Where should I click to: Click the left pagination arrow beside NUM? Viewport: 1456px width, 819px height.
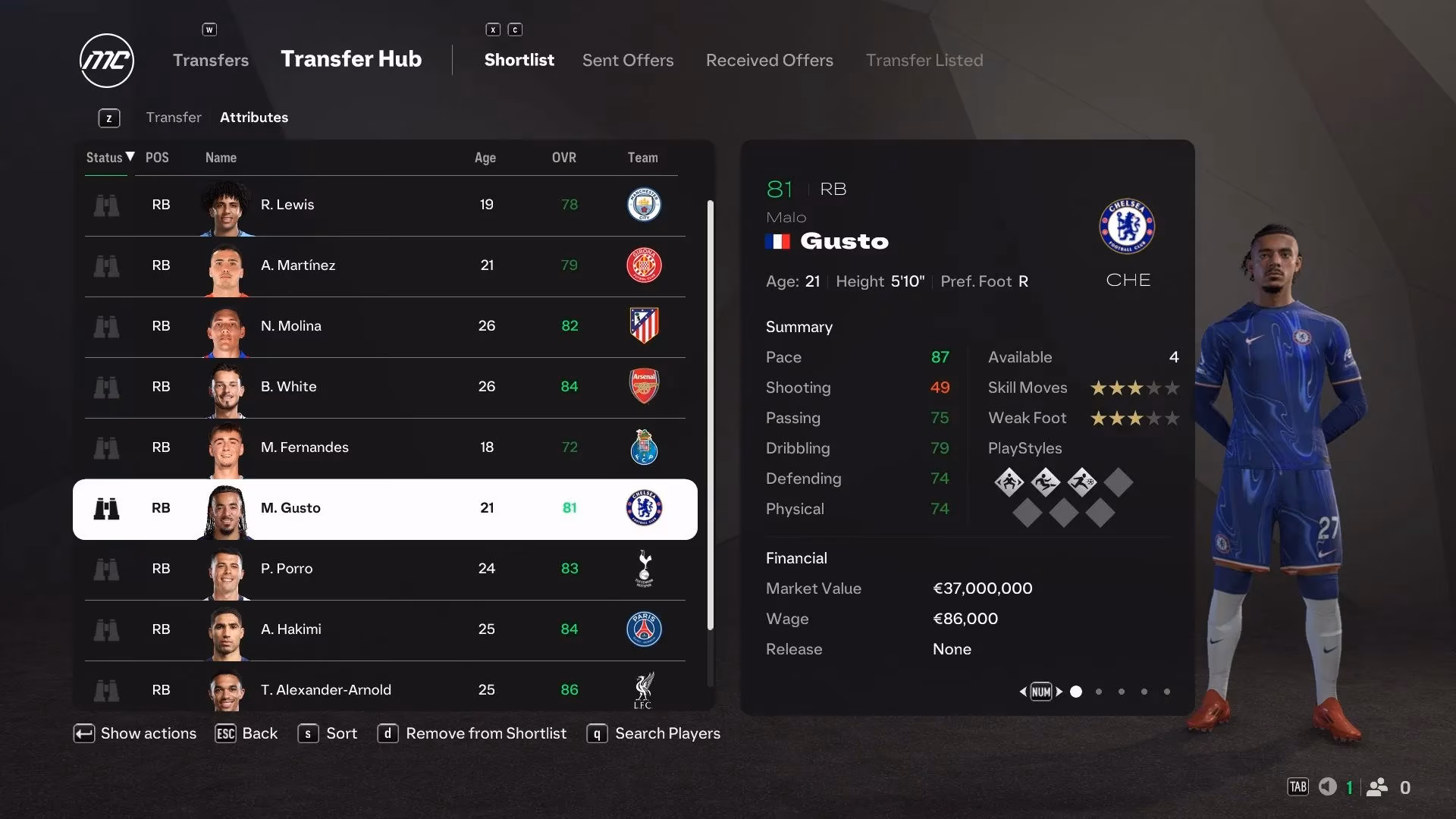point(1021,692)
